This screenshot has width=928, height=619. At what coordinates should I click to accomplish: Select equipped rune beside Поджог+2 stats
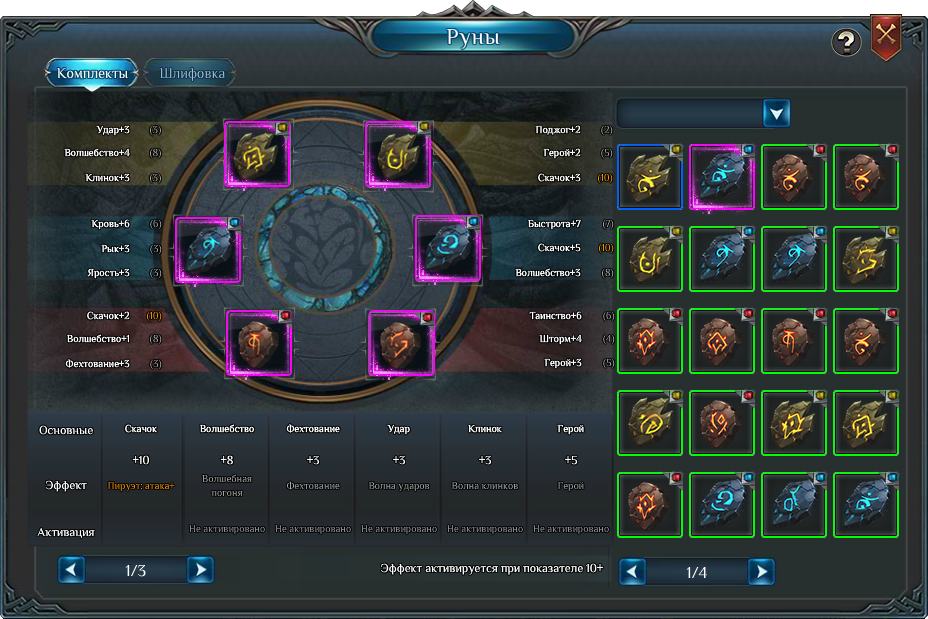click(398, 154)
